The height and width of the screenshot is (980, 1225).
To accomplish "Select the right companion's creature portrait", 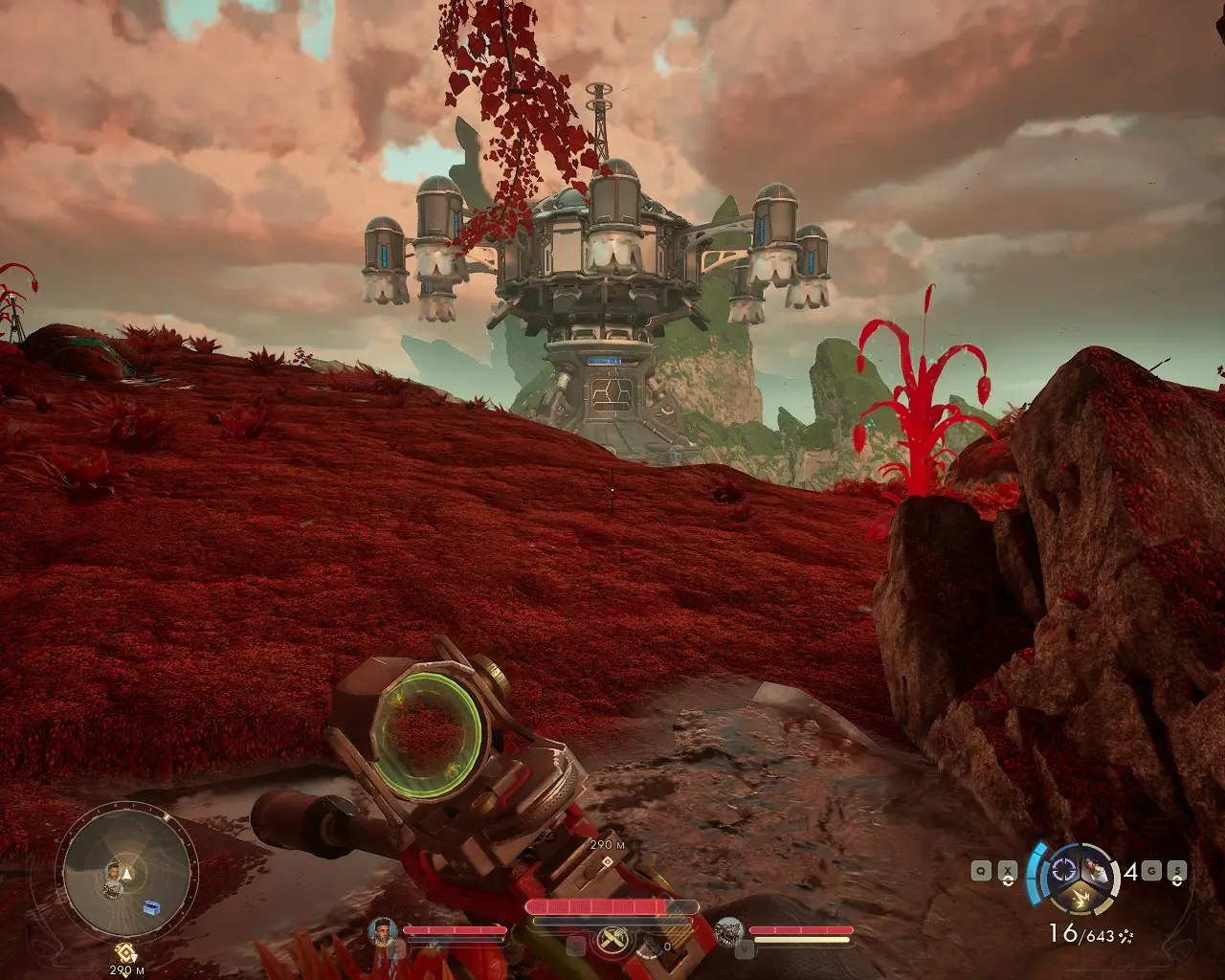I will click(729, 929).
